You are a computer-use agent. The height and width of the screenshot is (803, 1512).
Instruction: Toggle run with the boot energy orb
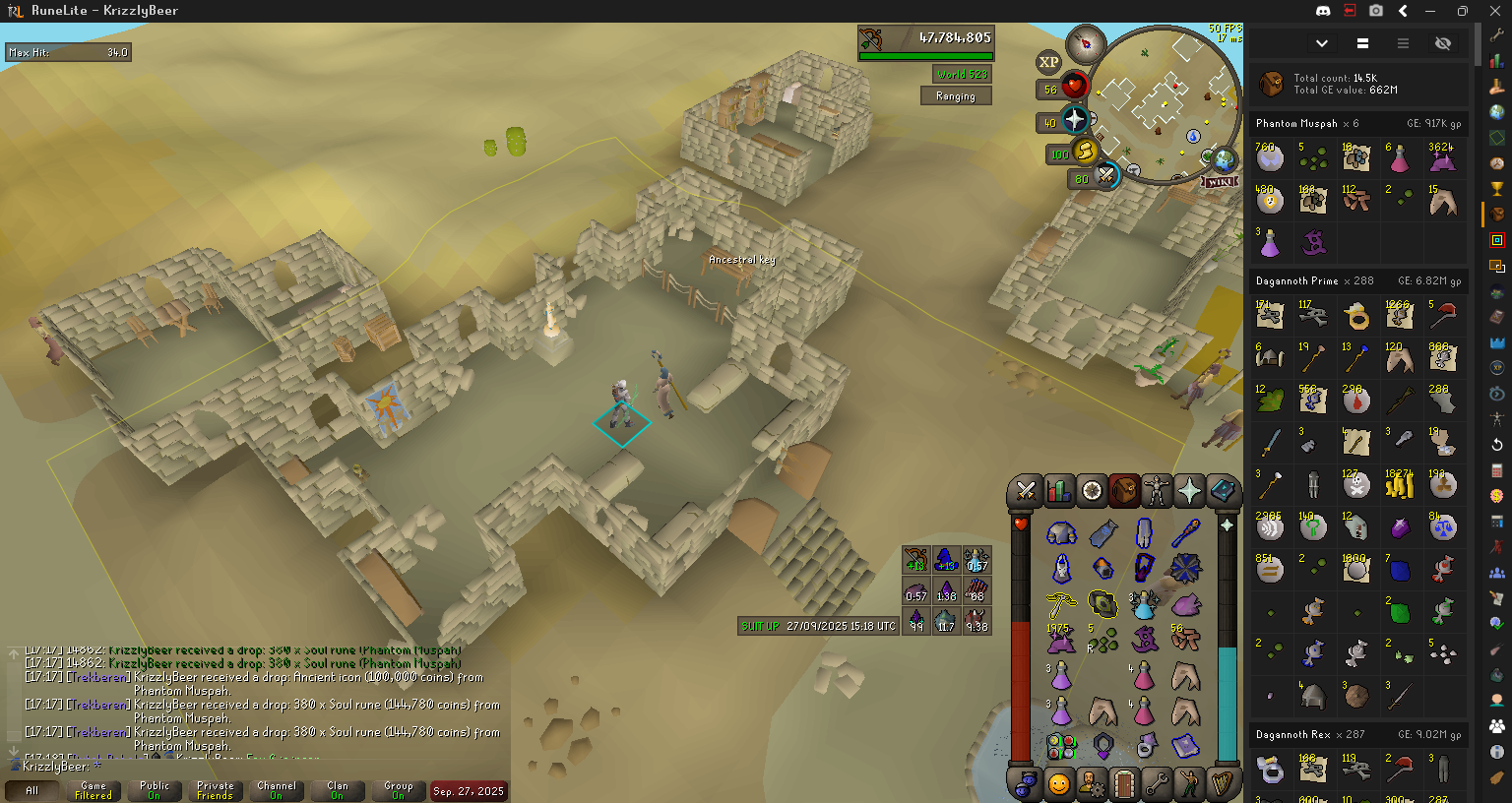tap(1085, 152)
